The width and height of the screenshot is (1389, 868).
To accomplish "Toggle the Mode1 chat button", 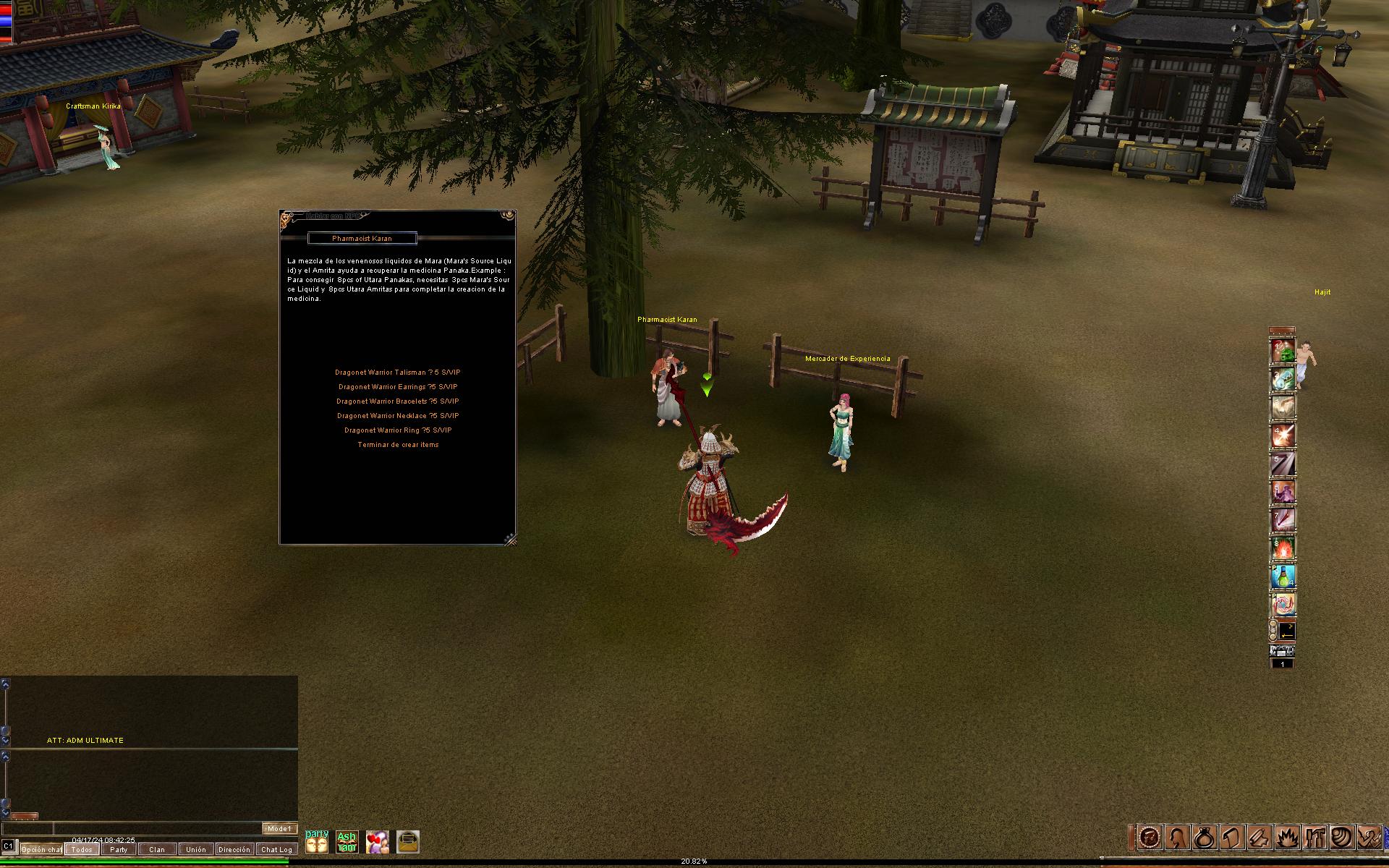I will pos(279,829).
